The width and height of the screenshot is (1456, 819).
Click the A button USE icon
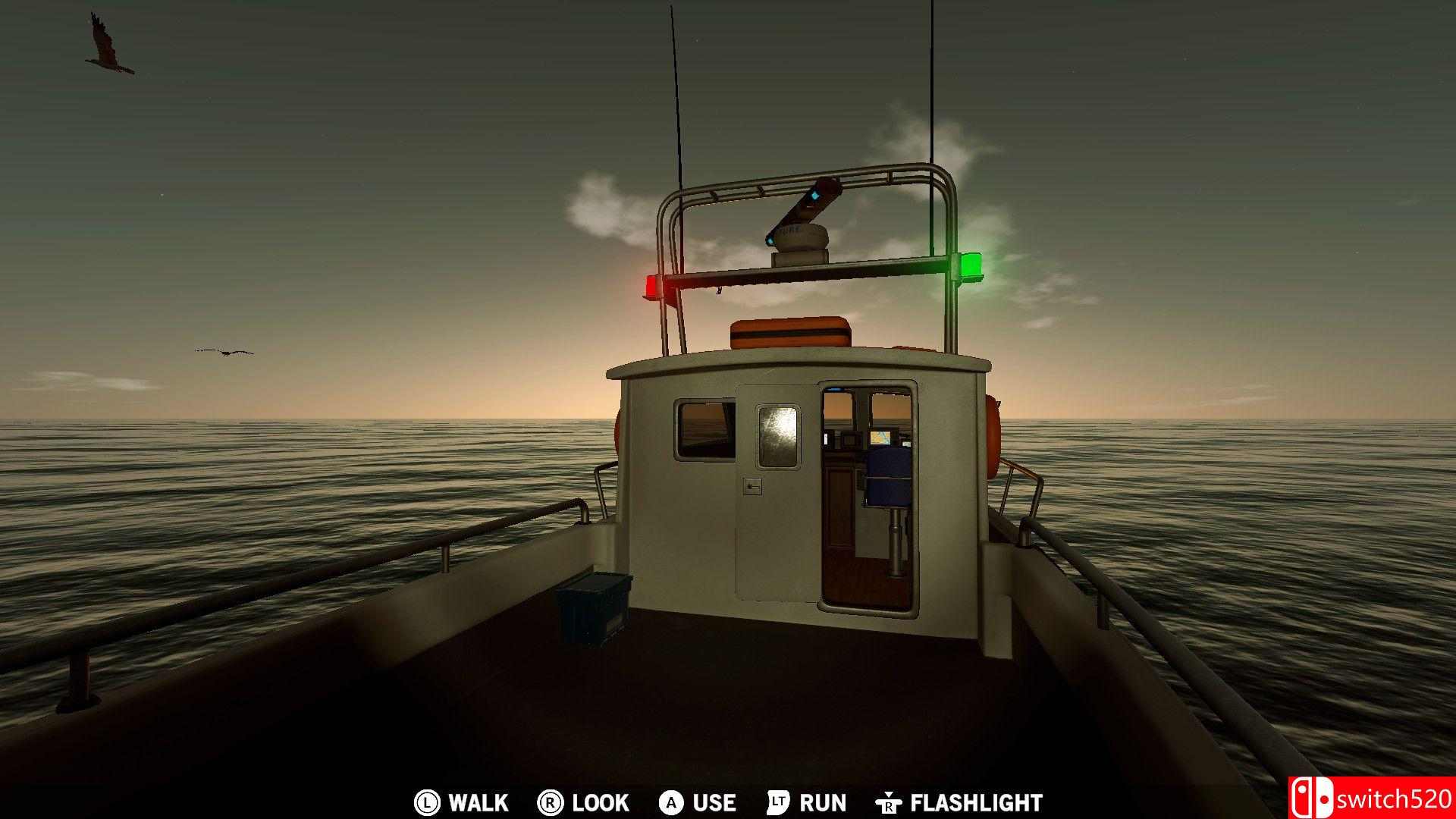[670, 802]
